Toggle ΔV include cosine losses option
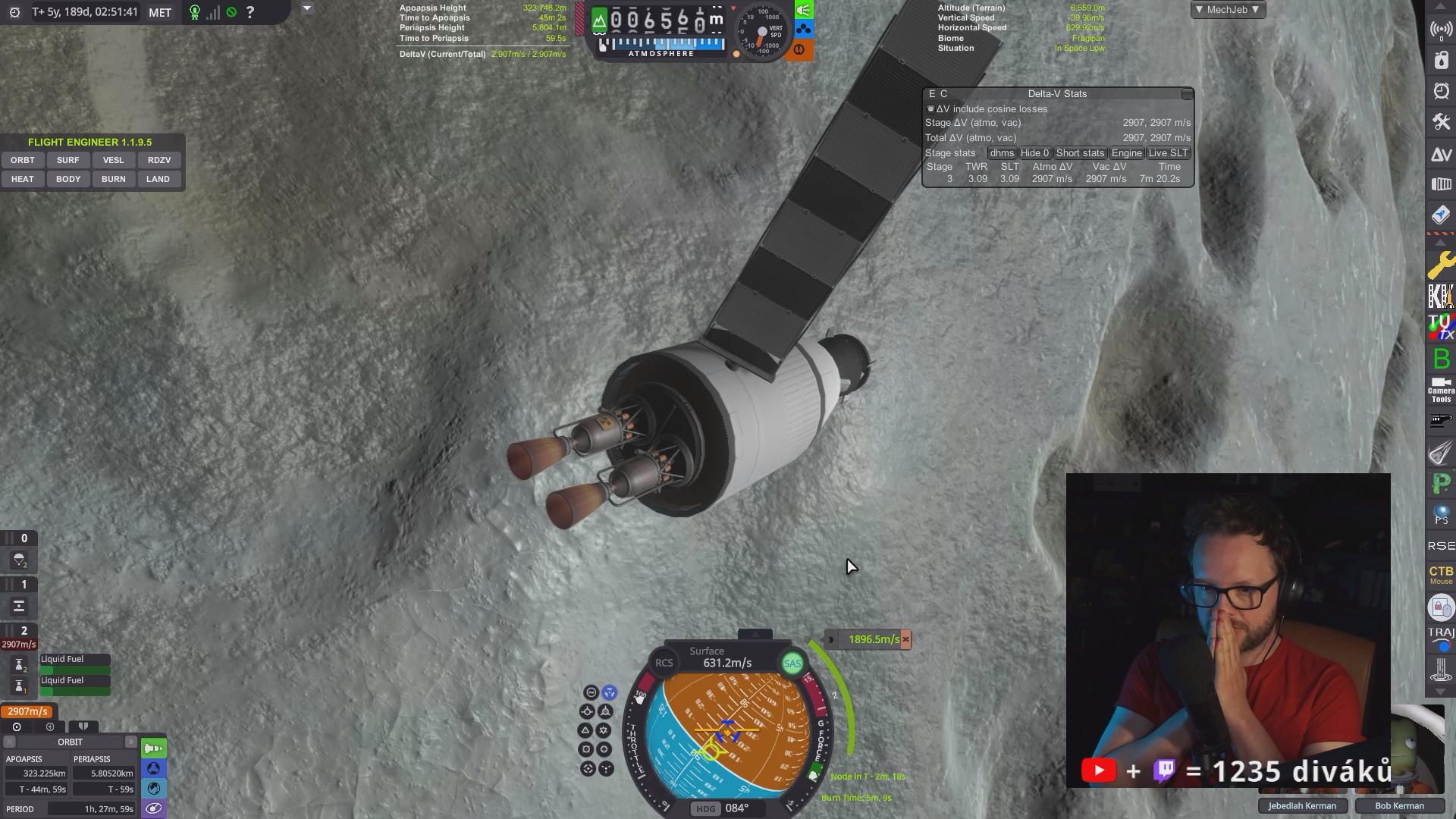 pos(930,109)
